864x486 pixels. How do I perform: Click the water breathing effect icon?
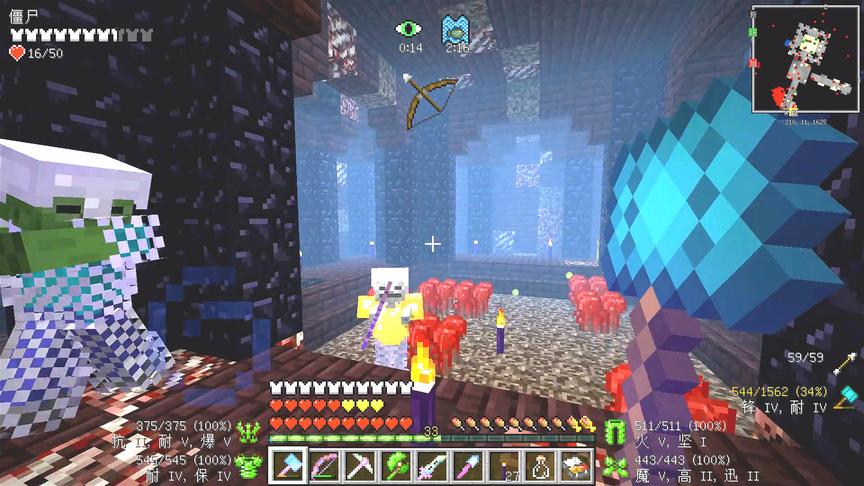pyautogui.click(x=456, y=29)
